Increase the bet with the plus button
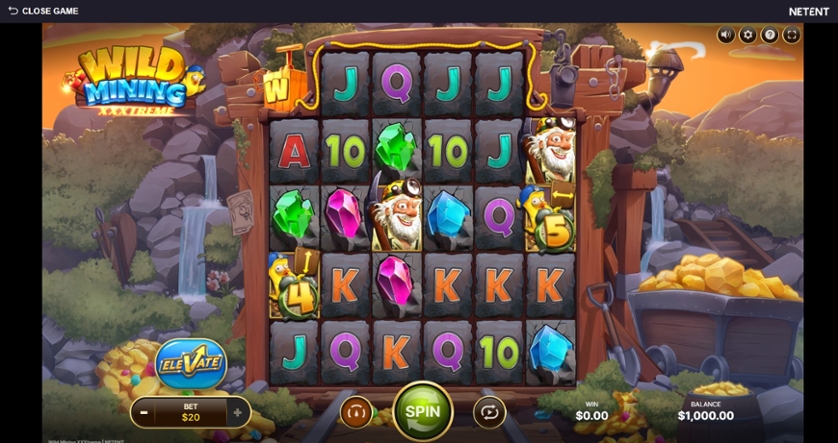The width and height of the screenshot is (838, 443). [x=237, y=411]
